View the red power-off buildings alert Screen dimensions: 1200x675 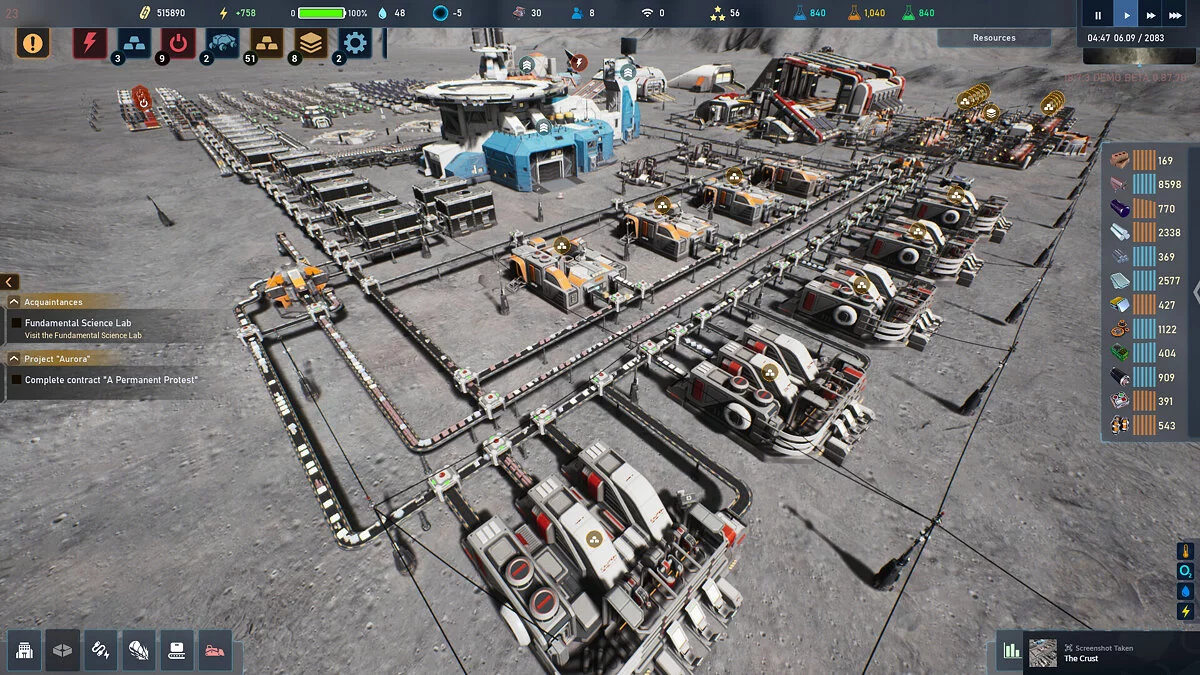178,43
